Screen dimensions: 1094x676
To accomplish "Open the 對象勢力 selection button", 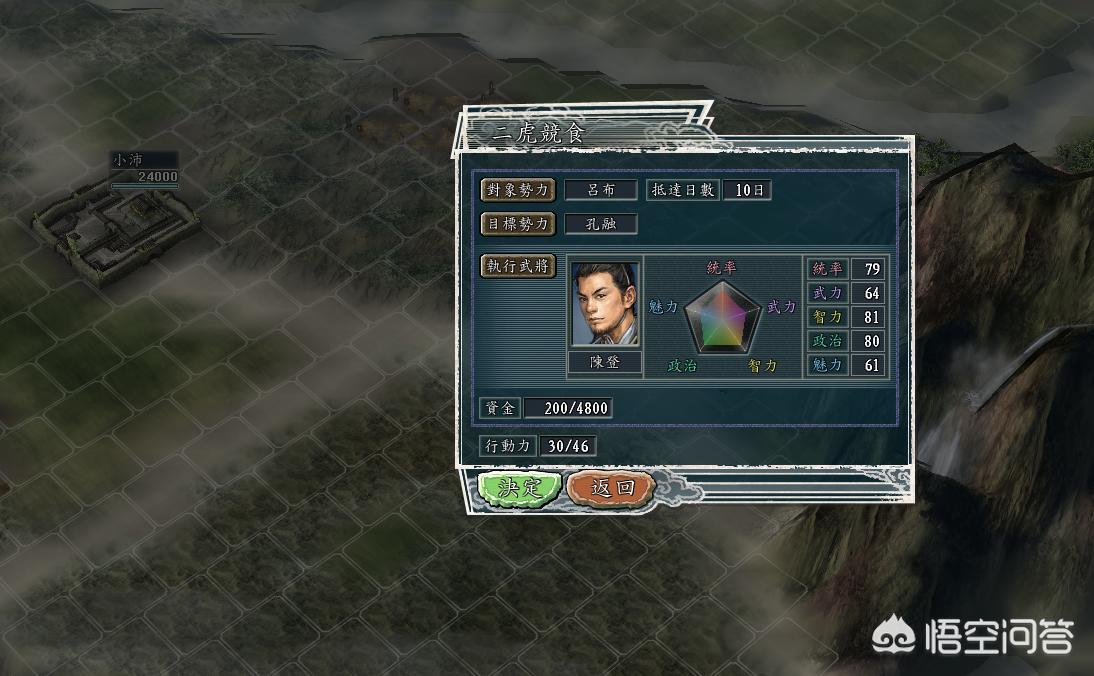I will coord(518,190).
